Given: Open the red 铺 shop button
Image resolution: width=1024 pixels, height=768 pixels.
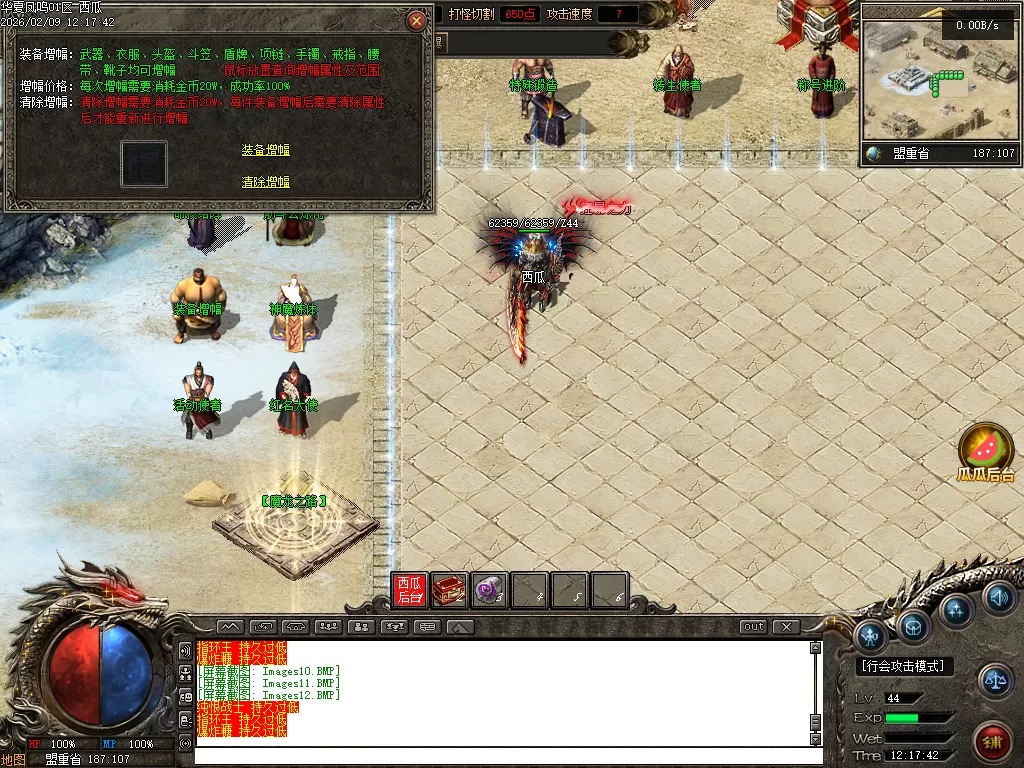Looking at the screenshot, I should point(992,741).
